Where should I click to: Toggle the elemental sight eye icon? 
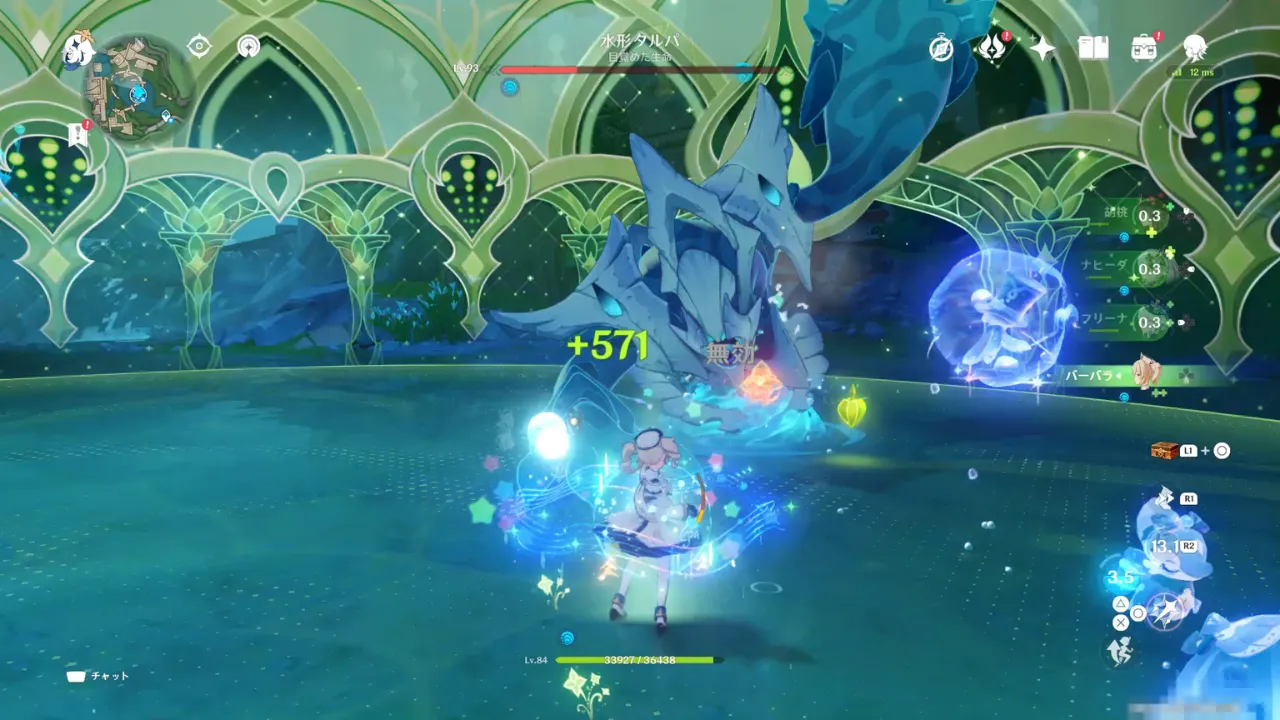(200, 47)
